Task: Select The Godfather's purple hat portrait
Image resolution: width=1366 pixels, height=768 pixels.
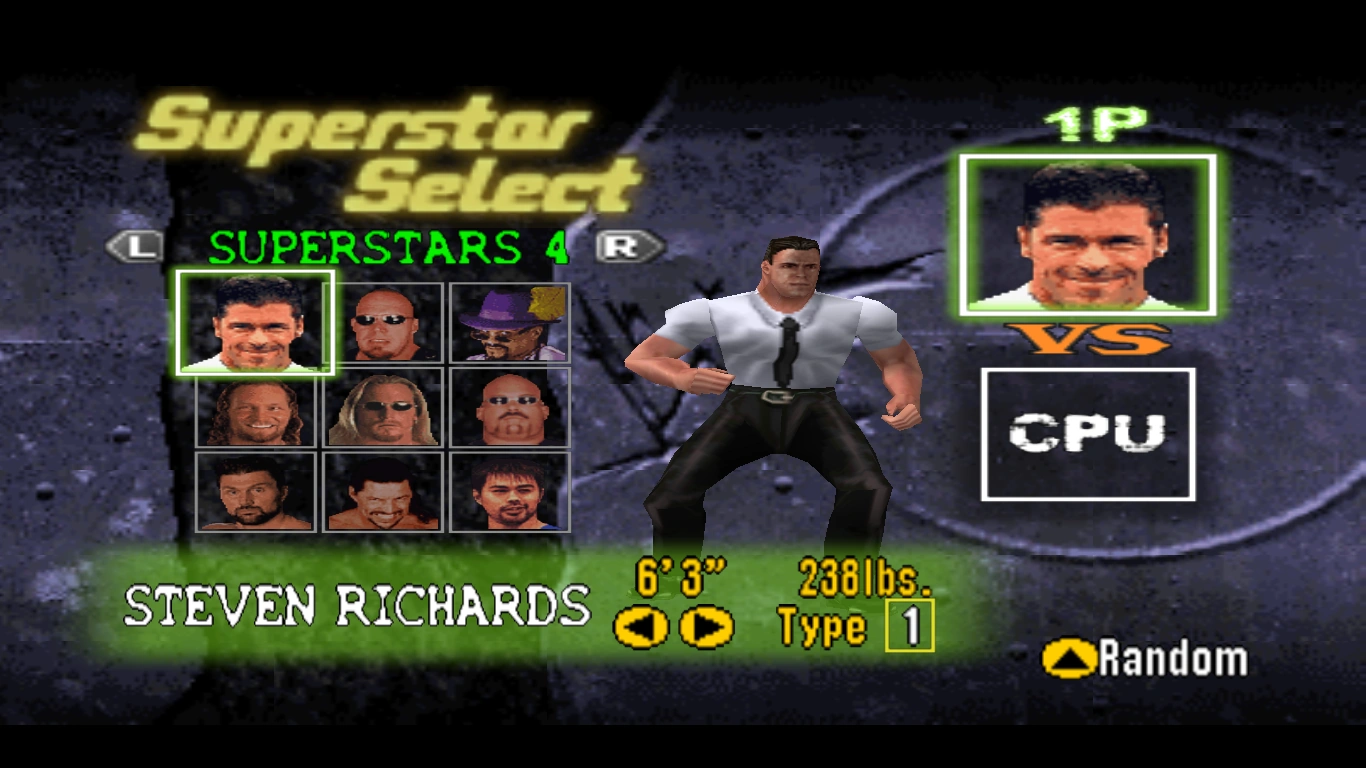Action: coord(511,322)
